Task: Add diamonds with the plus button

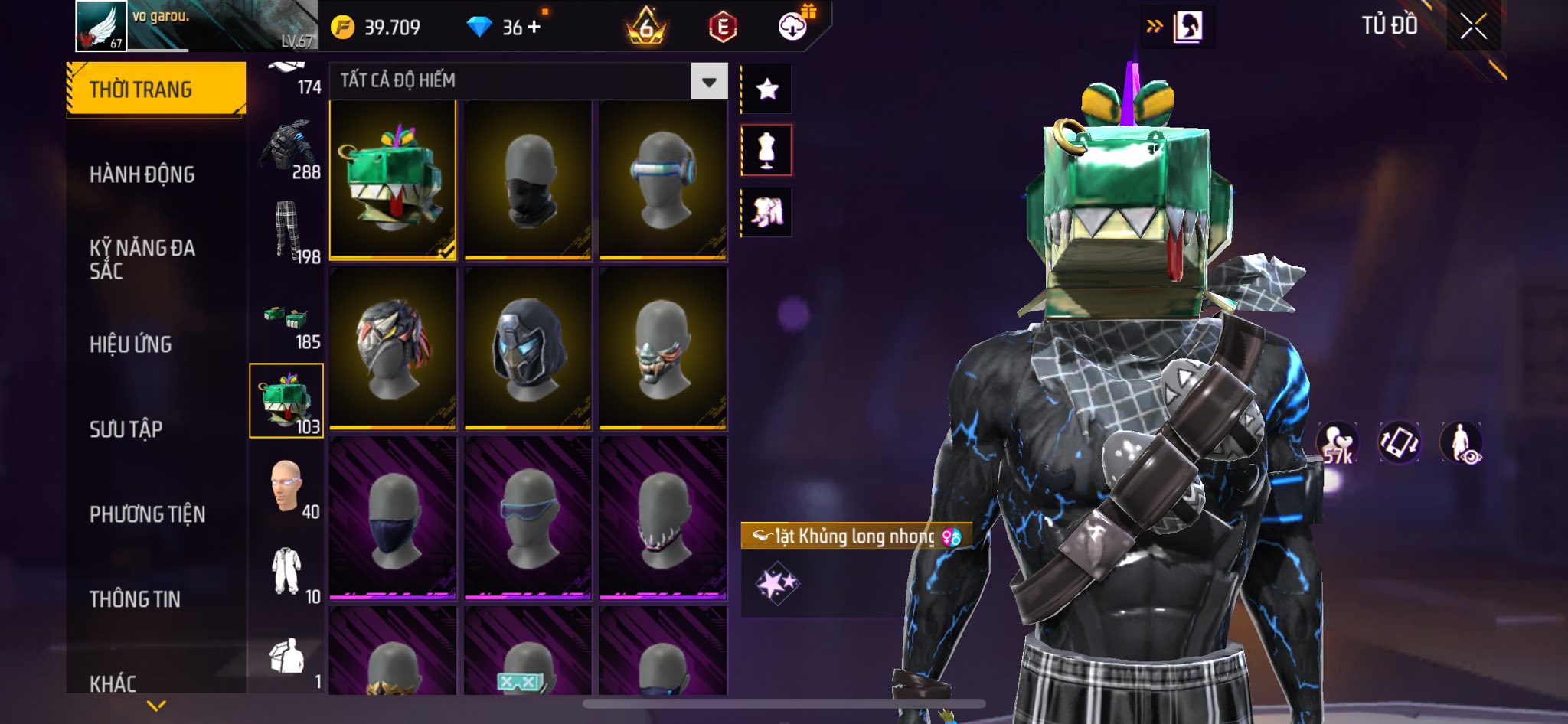Action: pyautogui.click(x=534, y=27)
